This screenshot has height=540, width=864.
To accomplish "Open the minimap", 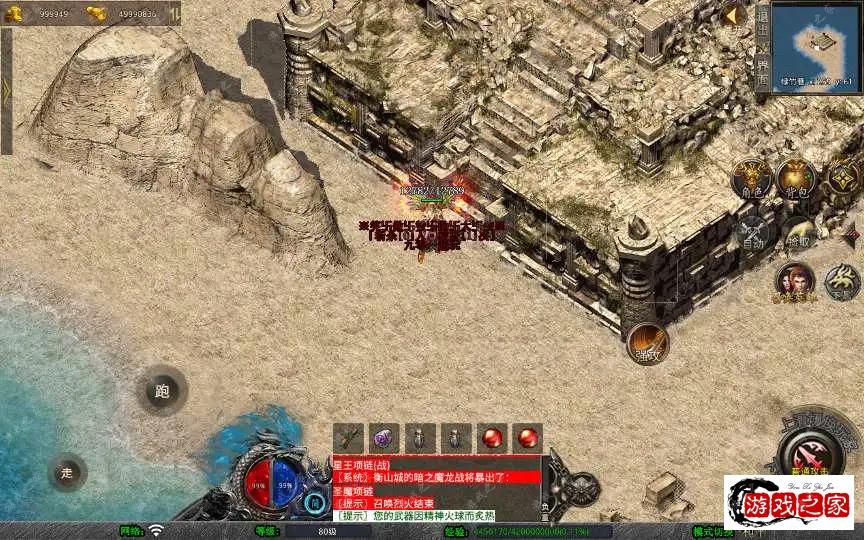I will click(812, 40).
